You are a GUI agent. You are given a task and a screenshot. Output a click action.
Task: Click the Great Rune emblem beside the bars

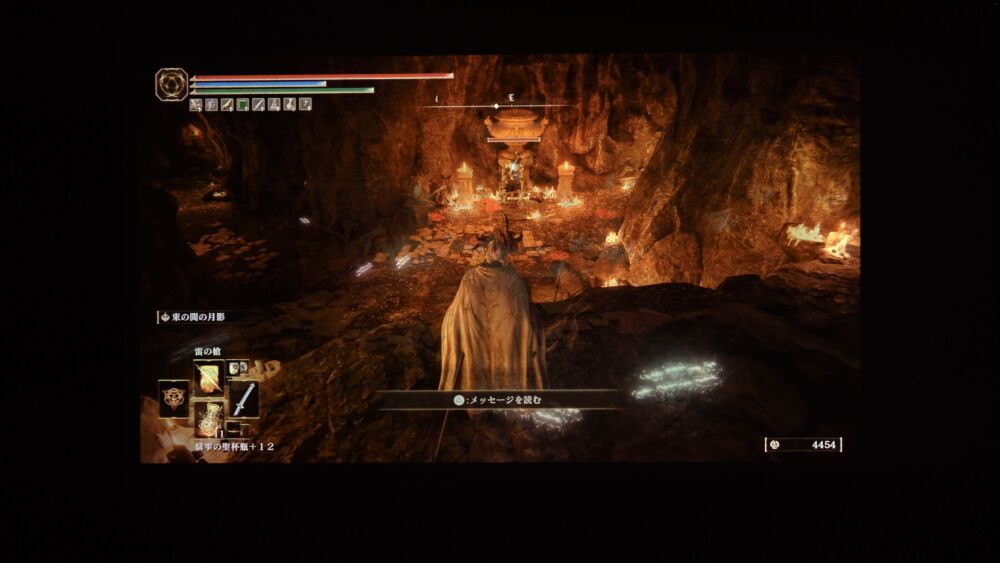[171, 84]
